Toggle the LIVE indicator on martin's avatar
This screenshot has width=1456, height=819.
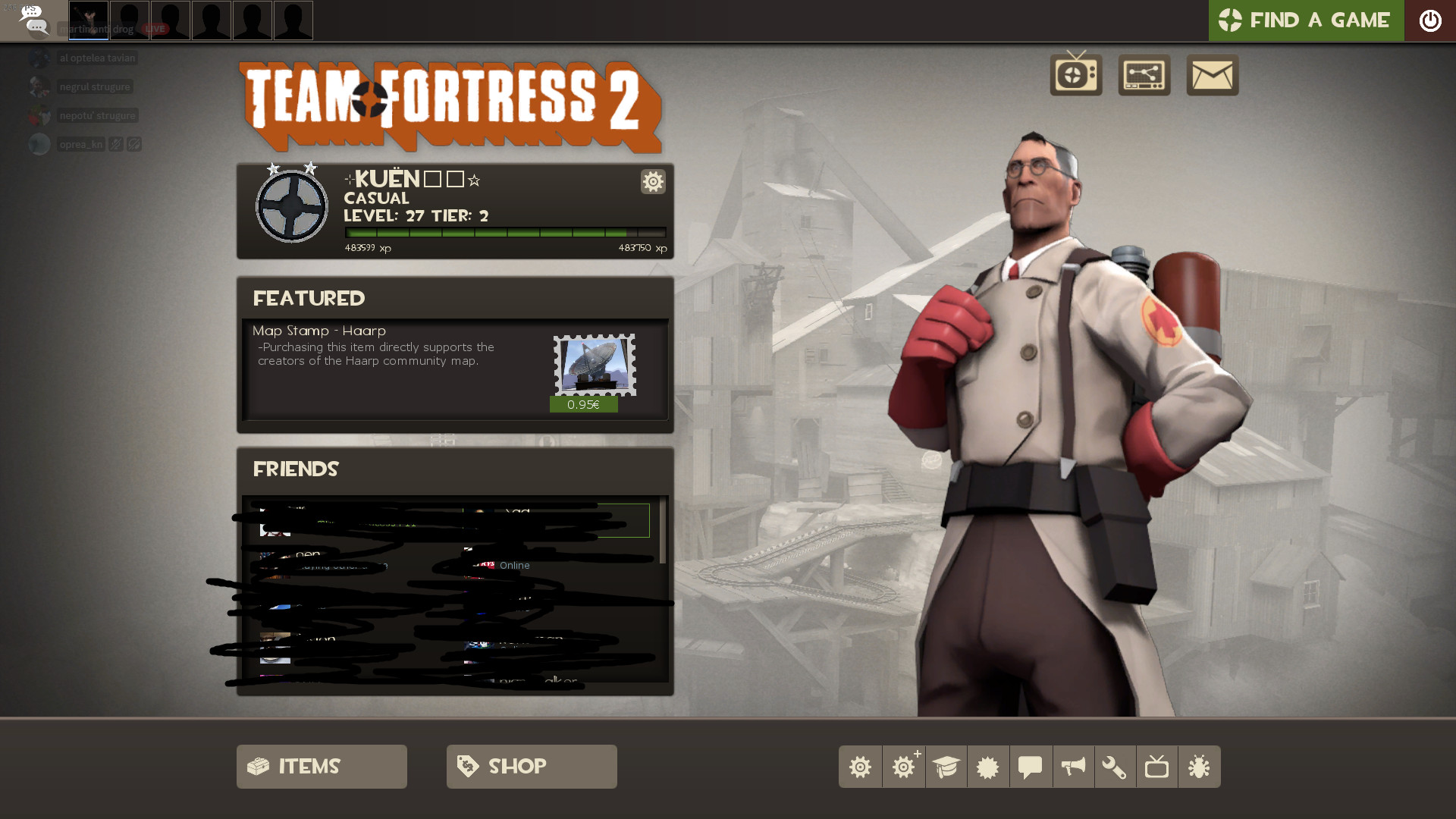[x=154, y=29]
